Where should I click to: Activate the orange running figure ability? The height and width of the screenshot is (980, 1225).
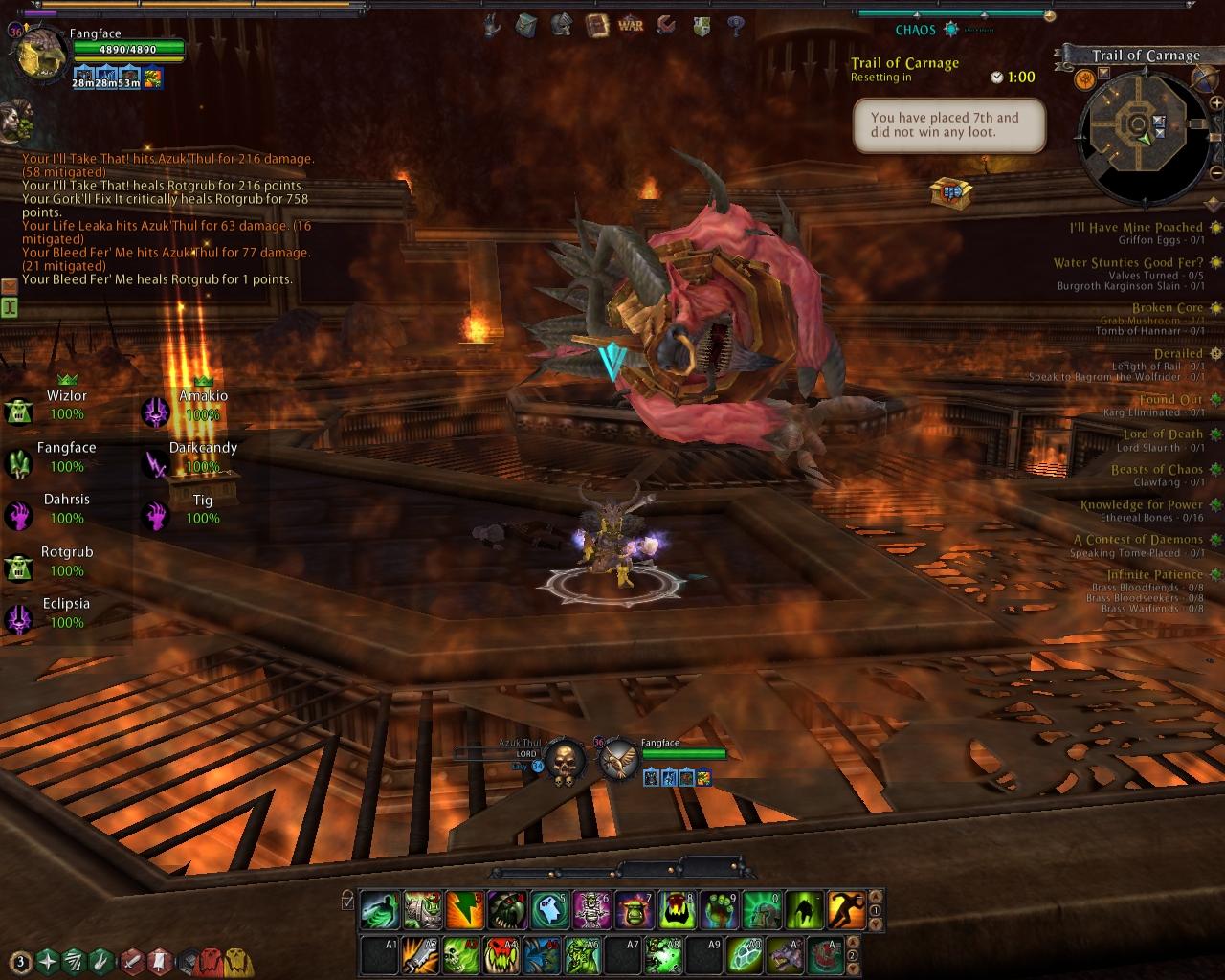point(846,909)
